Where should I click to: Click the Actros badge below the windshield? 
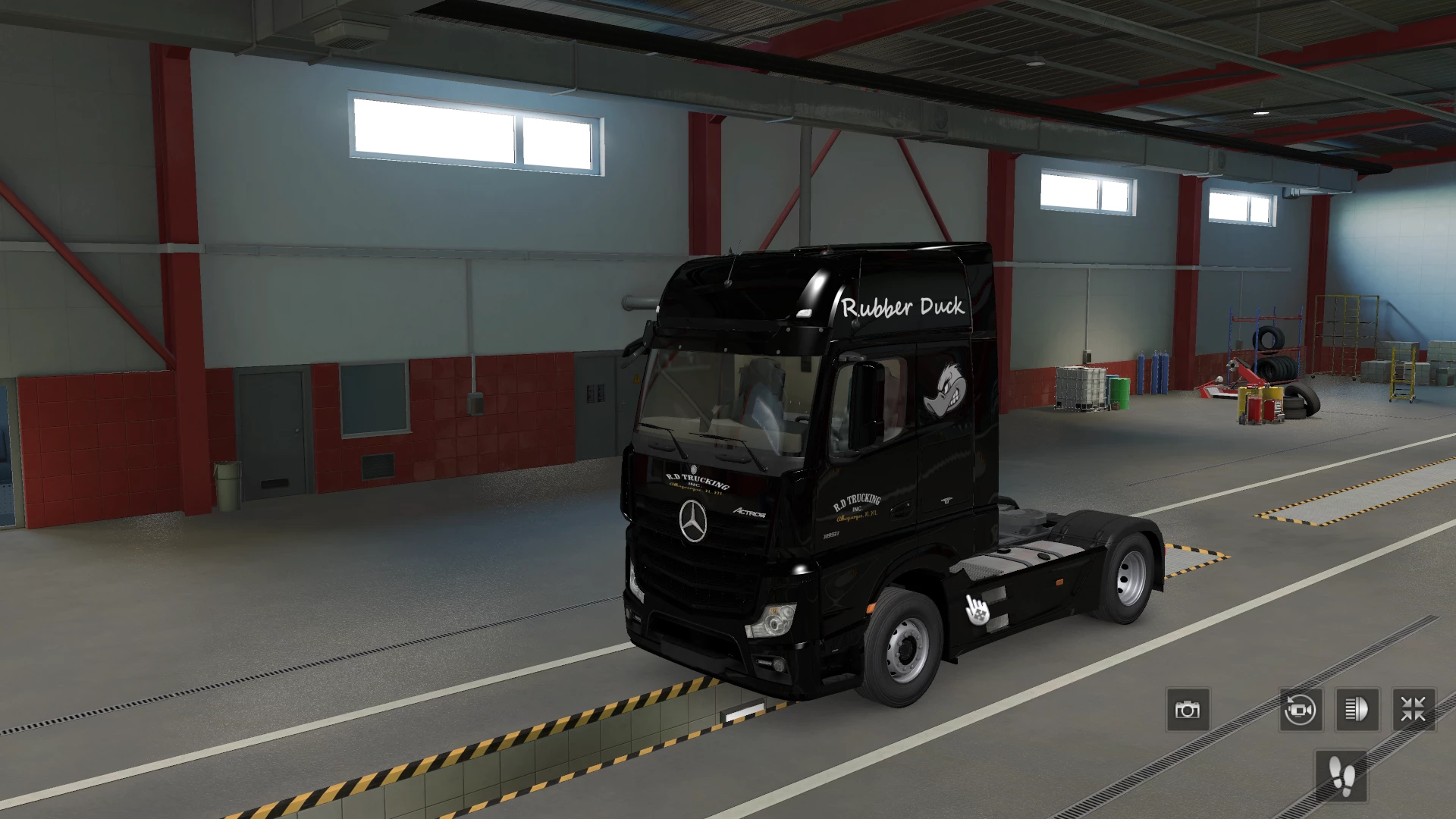coord(749,512)
